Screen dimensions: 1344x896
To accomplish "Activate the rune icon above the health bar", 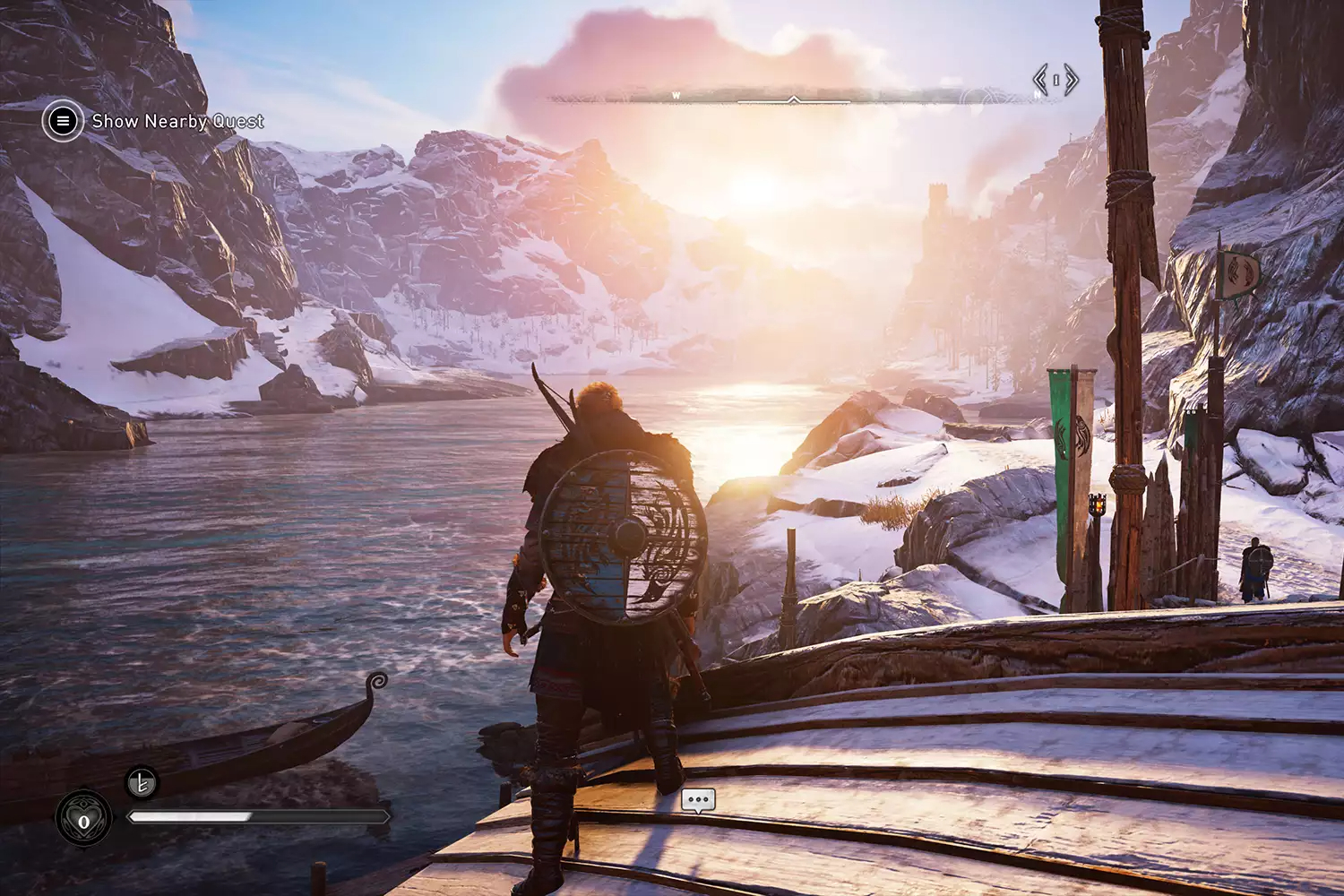I will pos(142,783).
